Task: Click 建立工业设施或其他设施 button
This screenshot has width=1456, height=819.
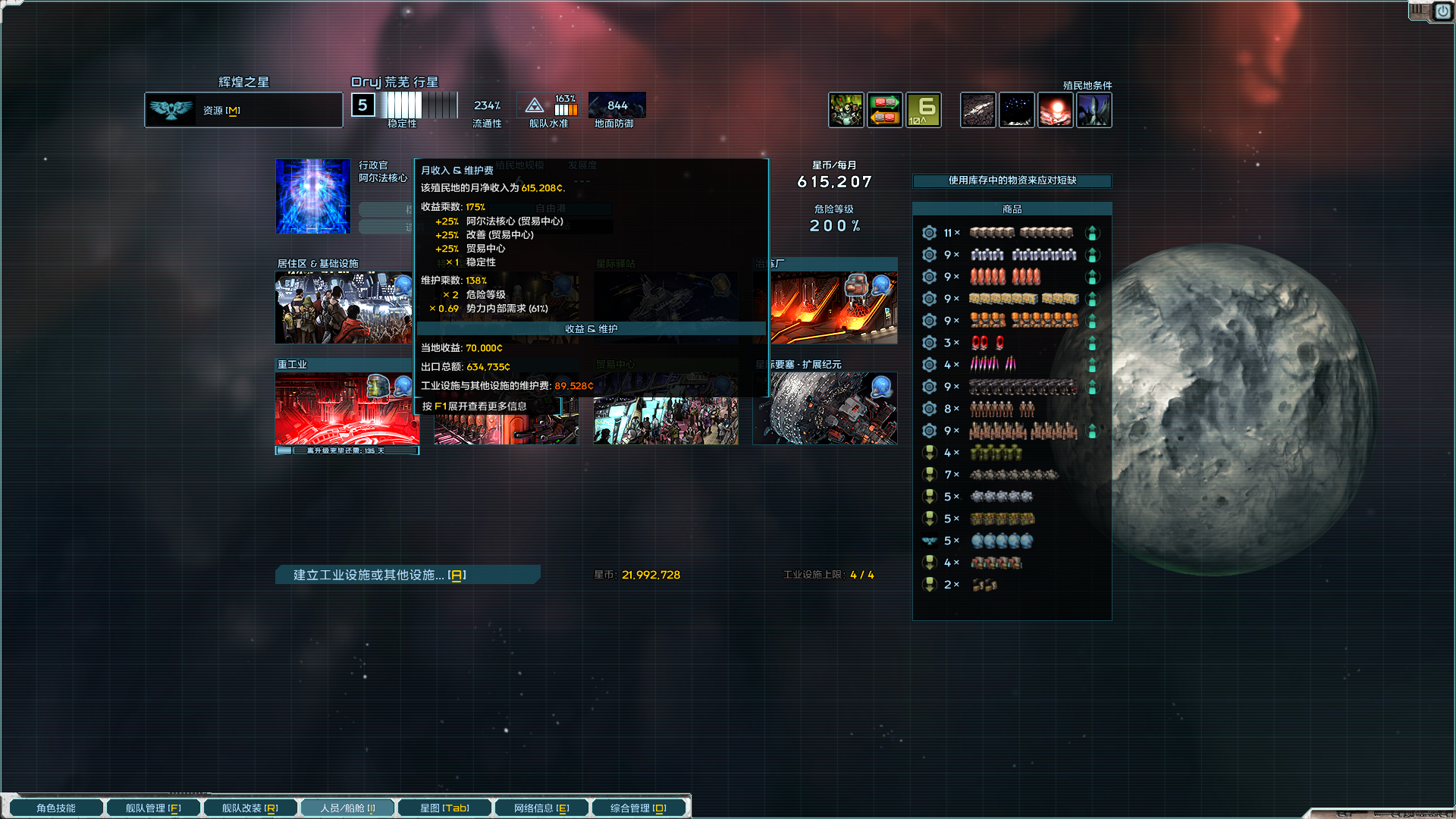Action: (x=407, y=575)
